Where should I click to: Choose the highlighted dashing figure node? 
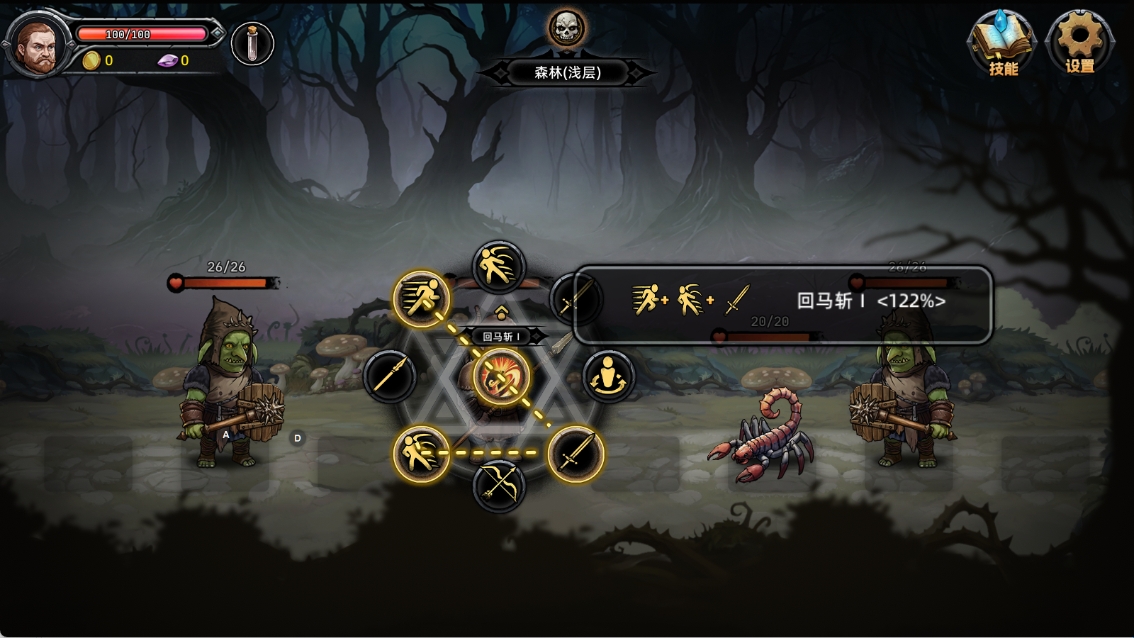coord(420,454)
